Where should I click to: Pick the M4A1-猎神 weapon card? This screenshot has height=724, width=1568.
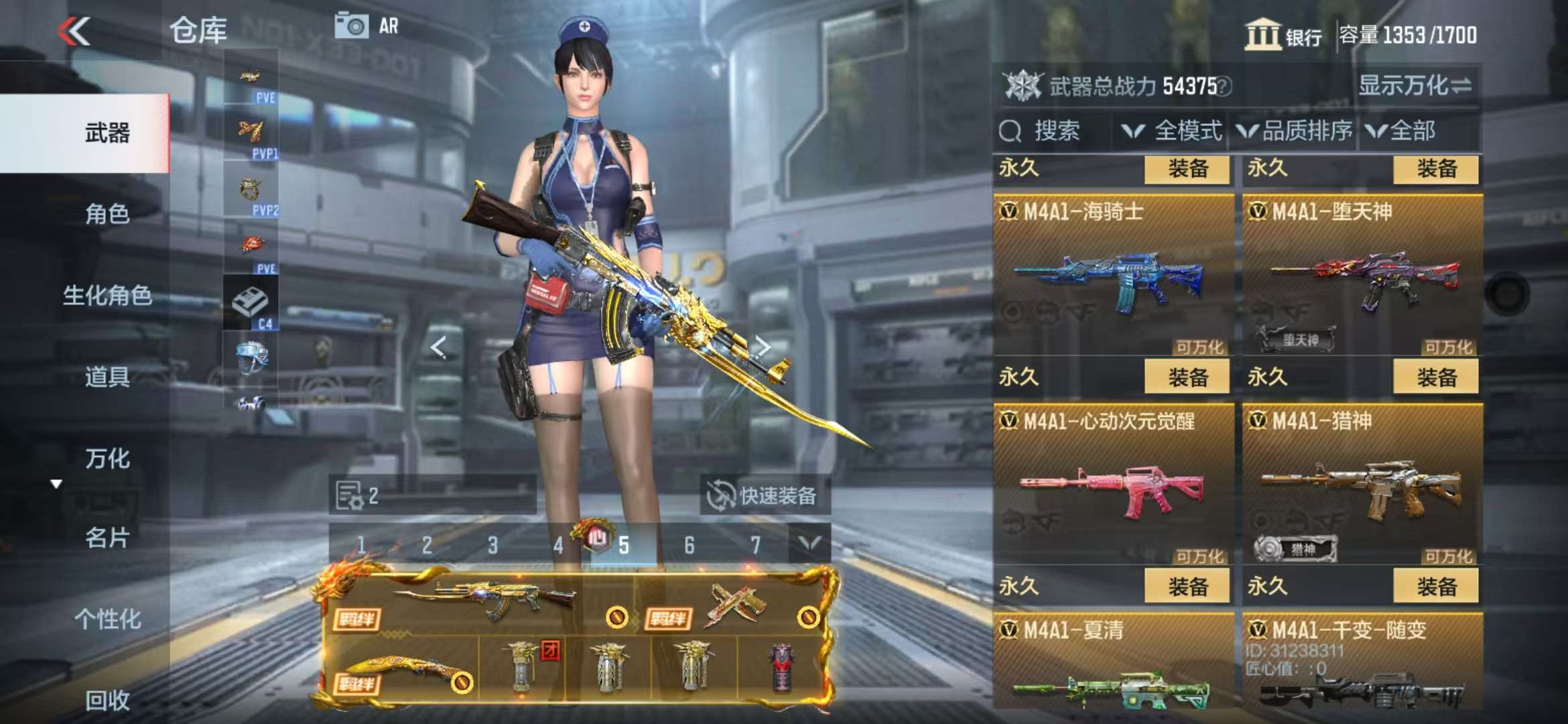click(x=1362, y=484)
